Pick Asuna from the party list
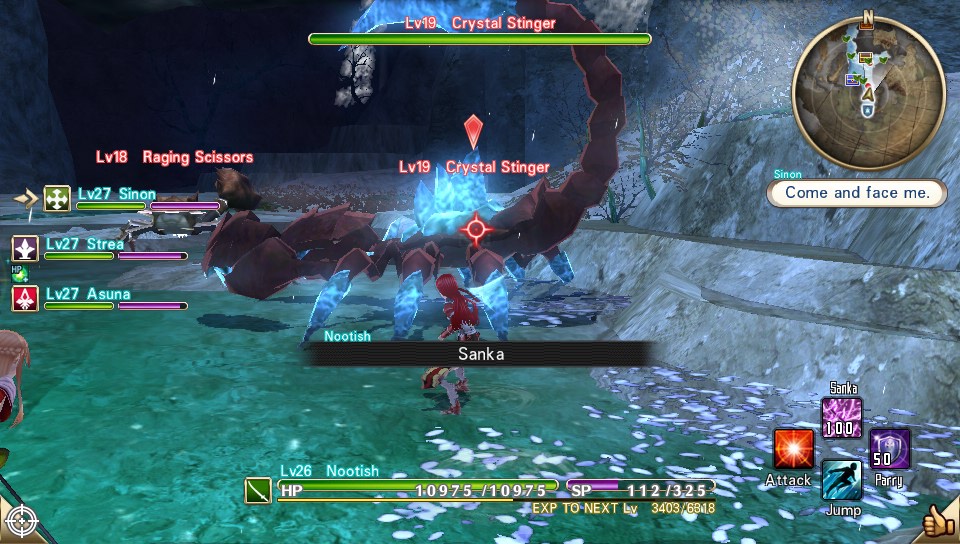 tap(100, 298)
